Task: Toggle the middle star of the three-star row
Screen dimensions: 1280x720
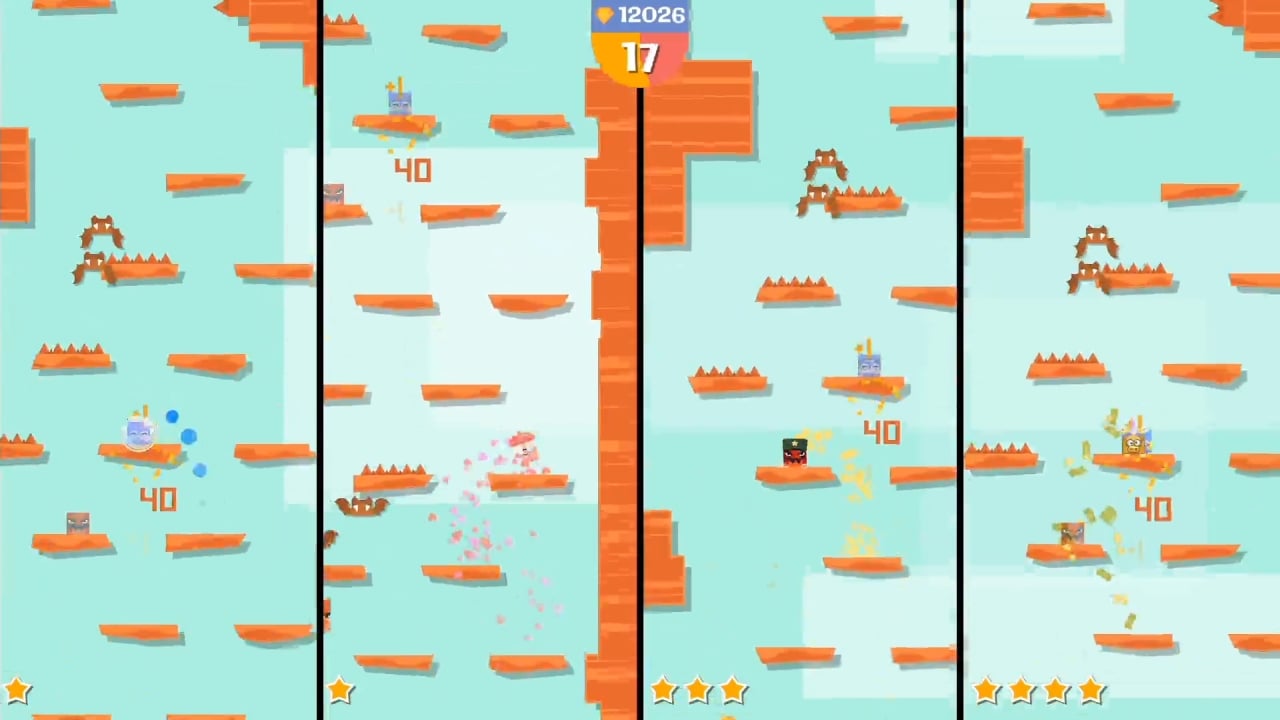Action: pos(698,690)
